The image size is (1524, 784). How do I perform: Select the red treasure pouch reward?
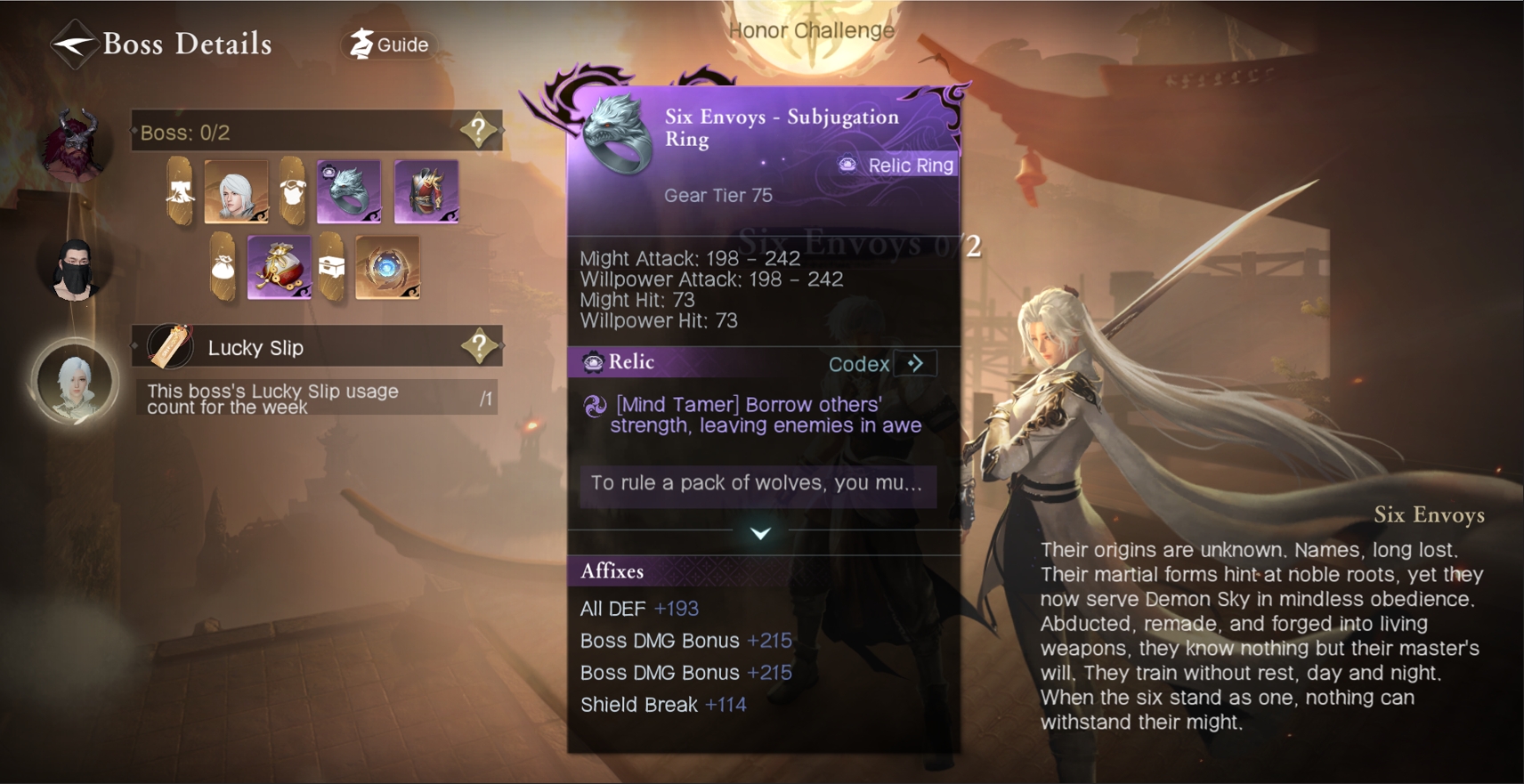point(280,267)
